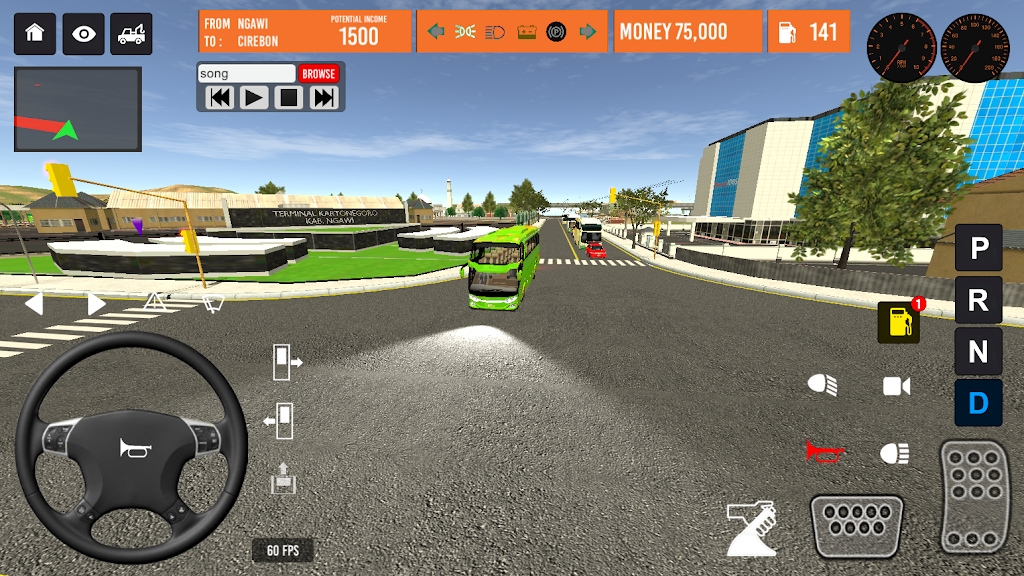The image size is (1024, 576).
Task: Stop the music playback
Action: 289,98
